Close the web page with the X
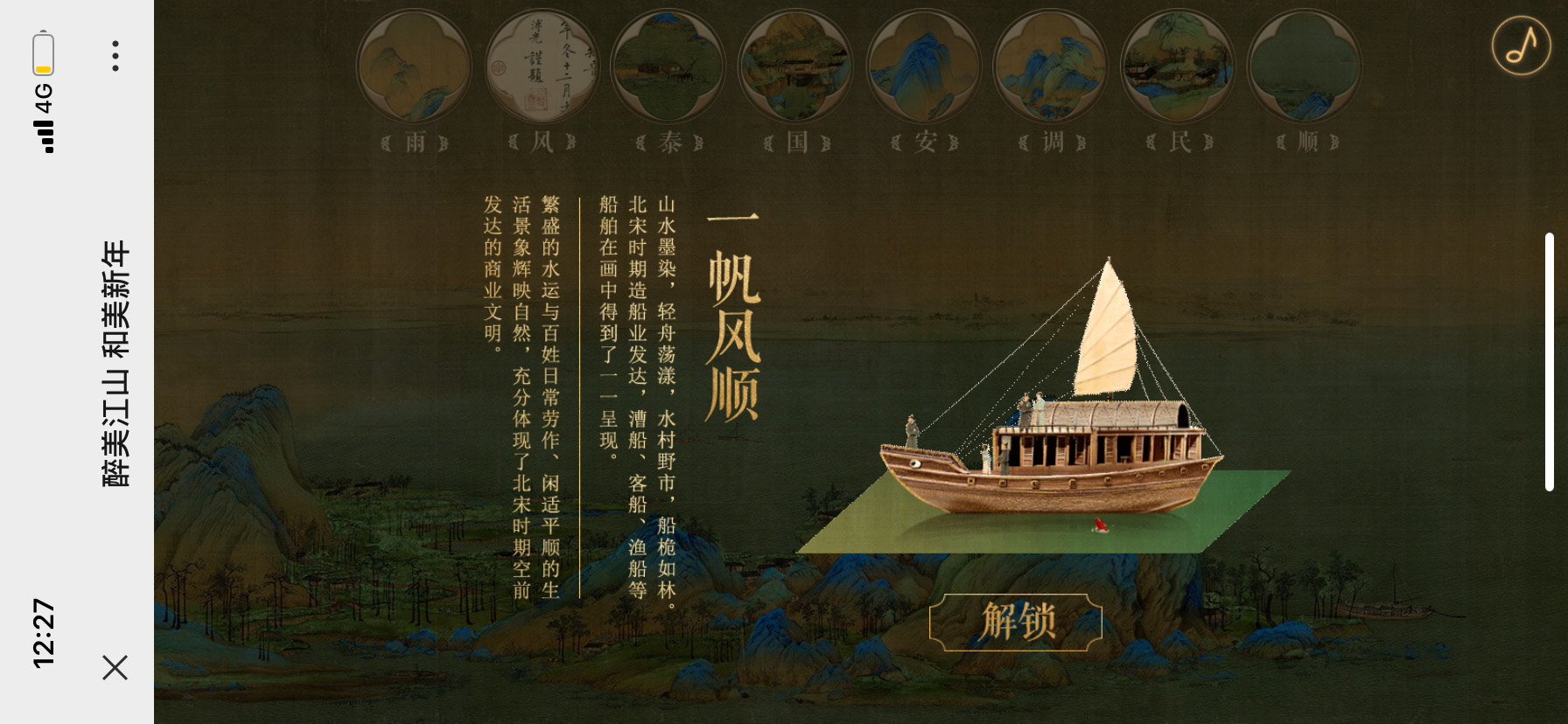The width and height of the screenshot is (1568, 724). point(115,667)
